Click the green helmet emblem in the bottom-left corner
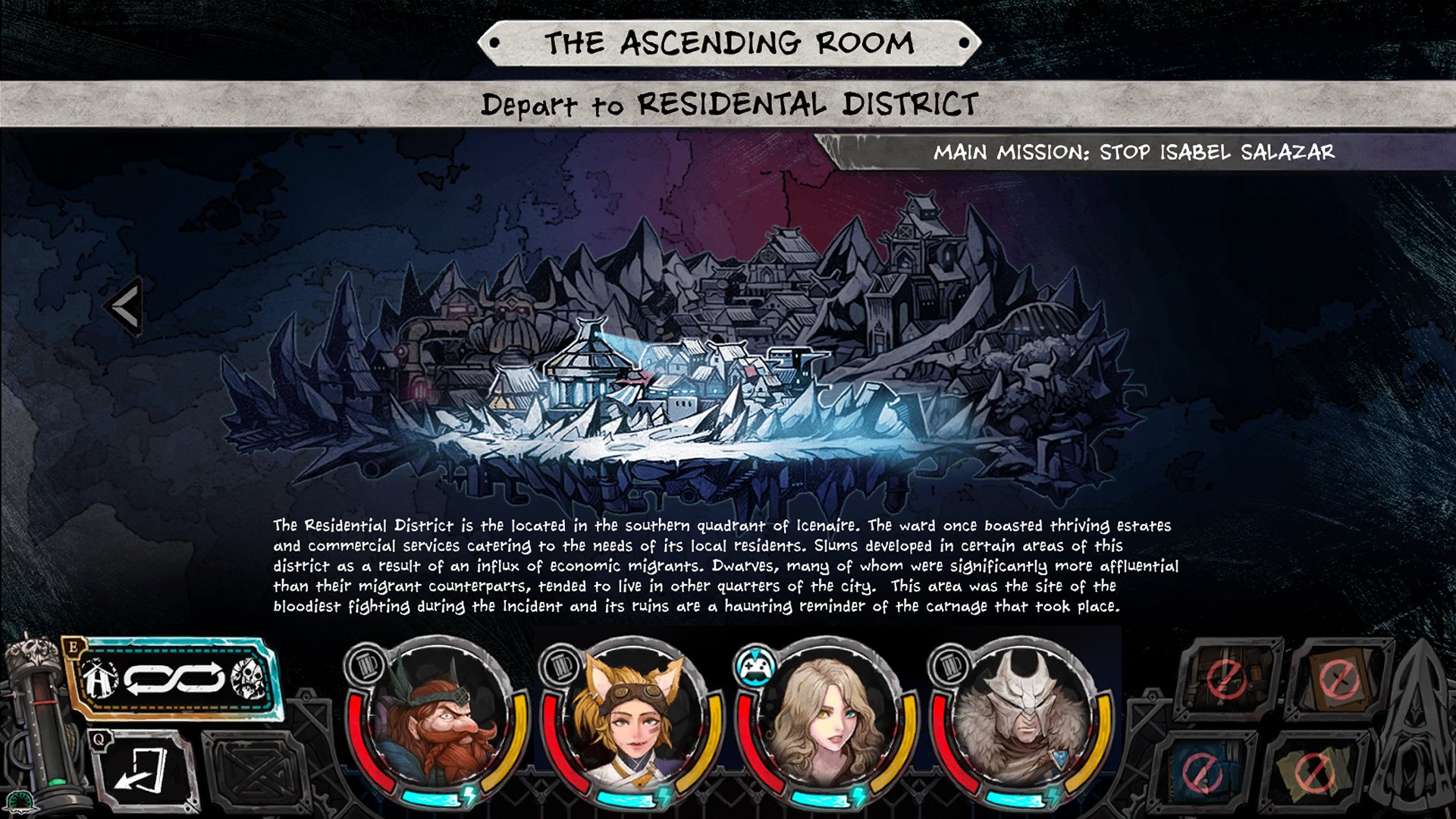 22,802
